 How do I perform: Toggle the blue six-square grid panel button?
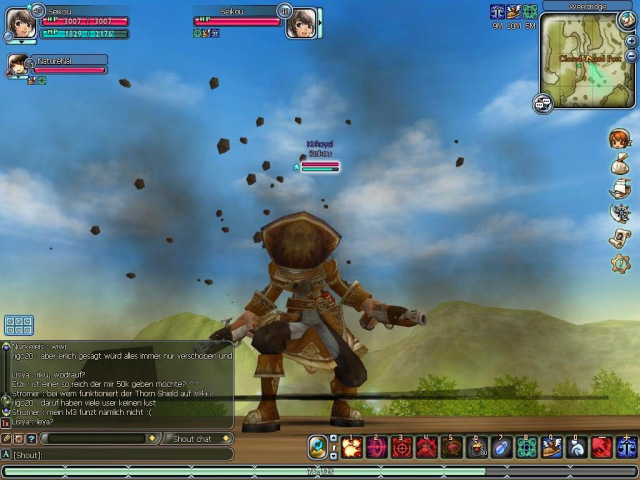19,325
